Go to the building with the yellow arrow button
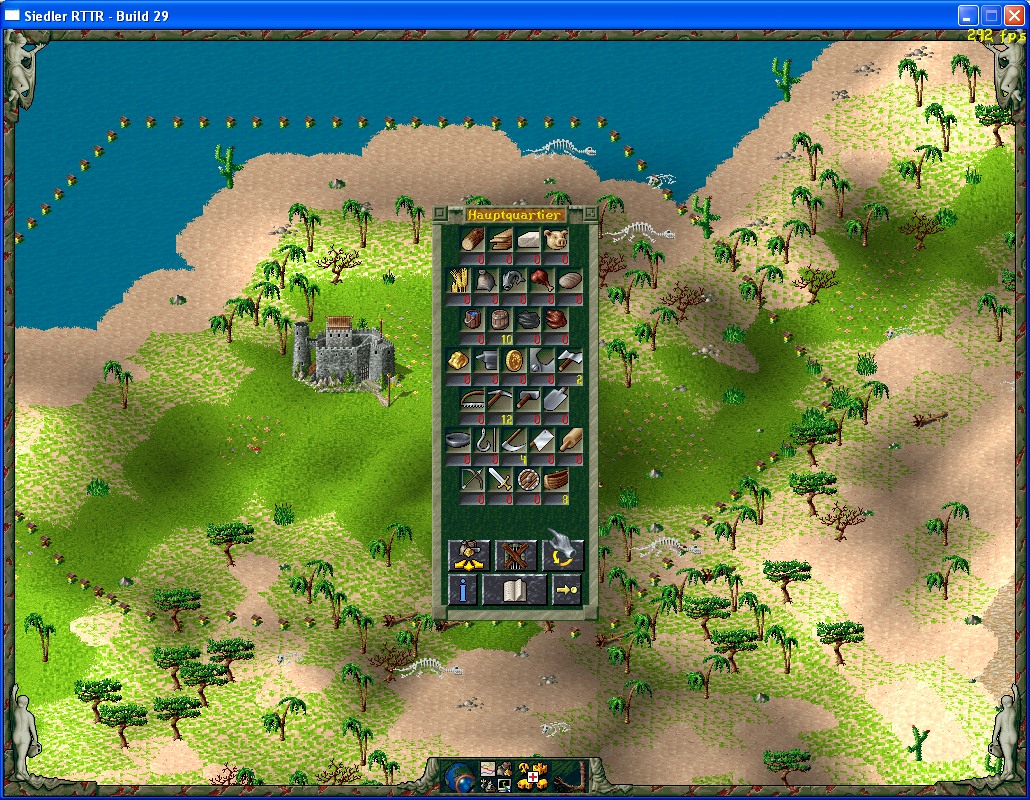The width and height of the screenshot is (1030, 800). [568, 590]
